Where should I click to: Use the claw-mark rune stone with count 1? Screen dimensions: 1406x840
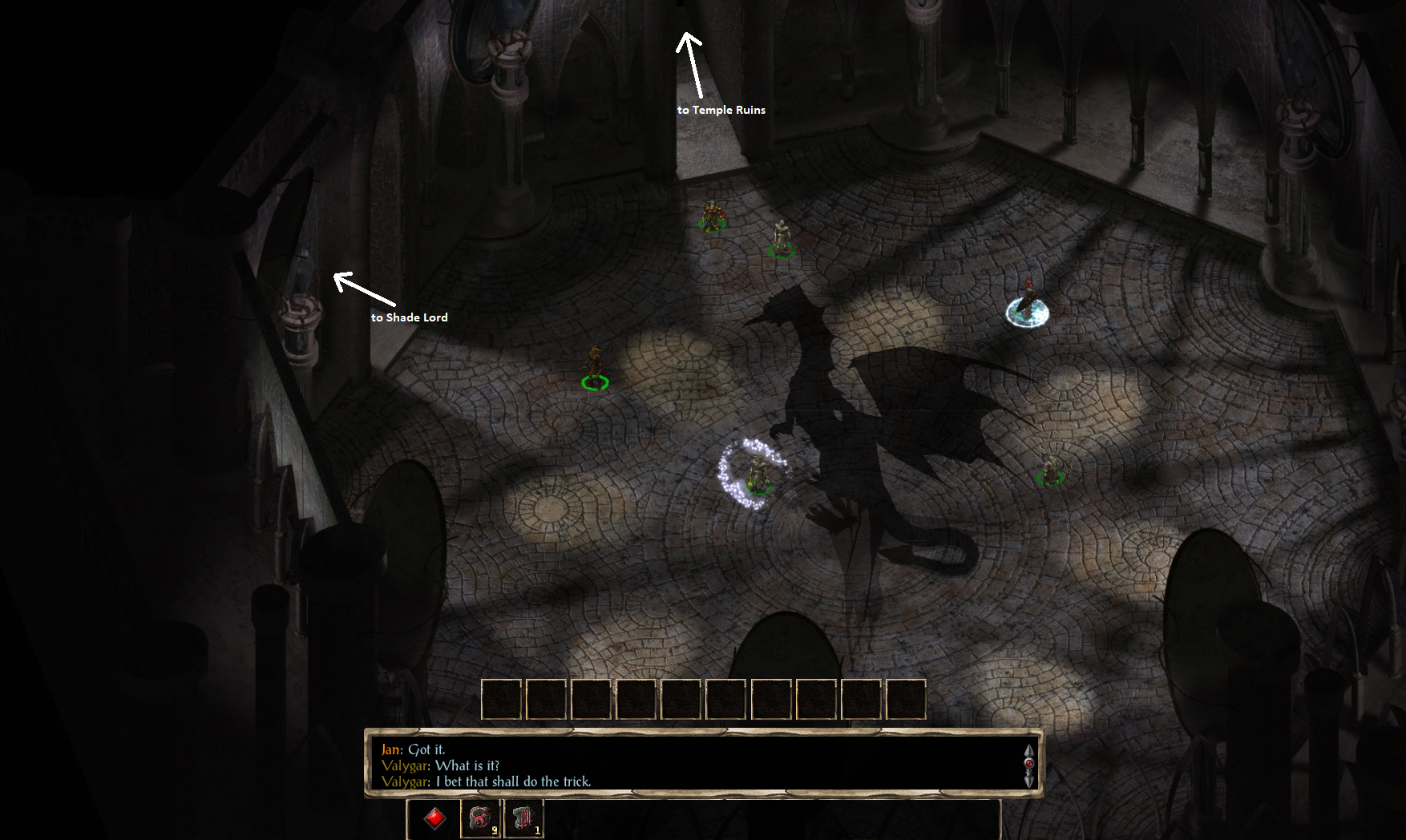point(523,818)
